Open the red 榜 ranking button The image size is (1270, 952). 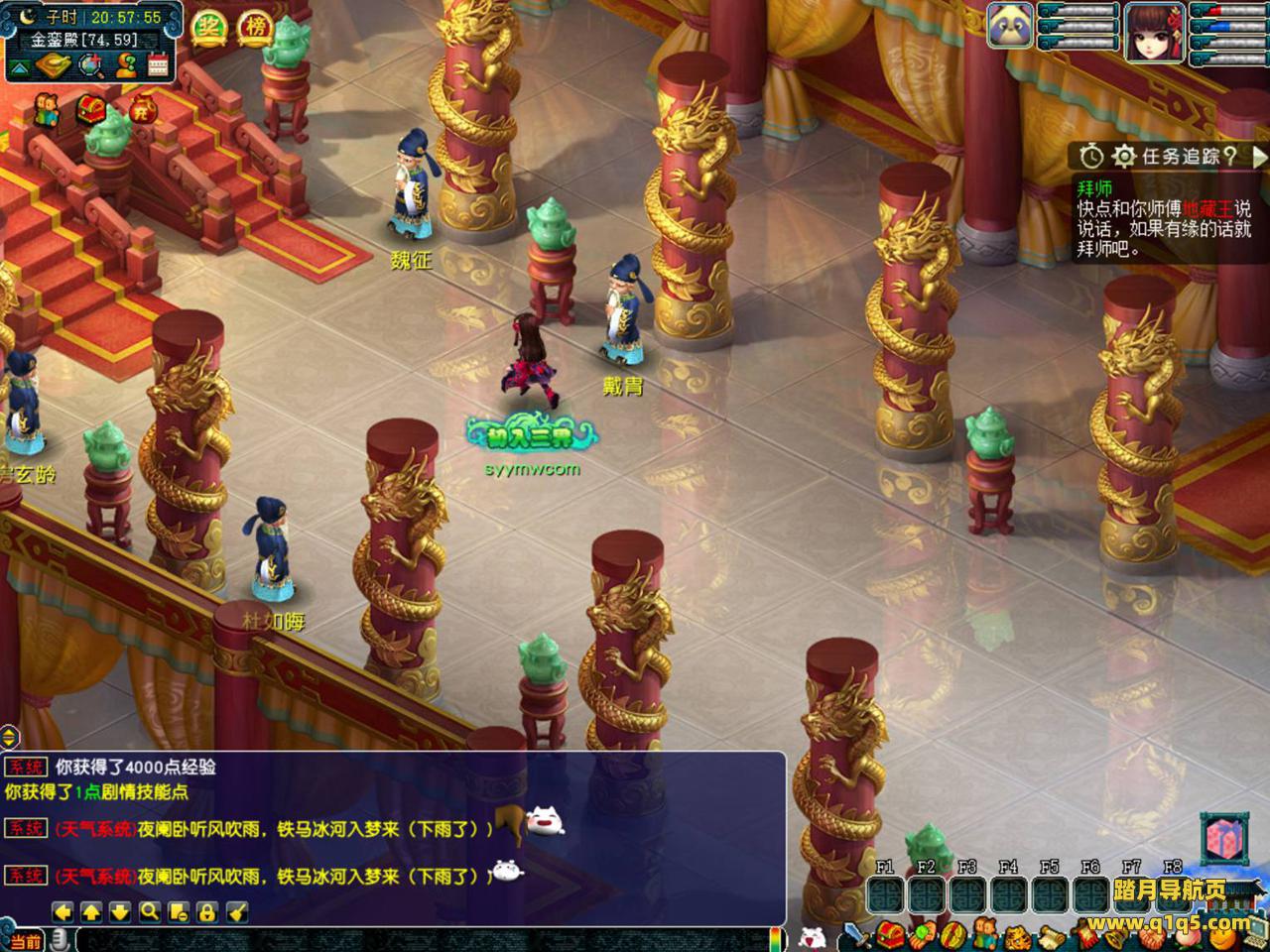[x=256, y=28]
